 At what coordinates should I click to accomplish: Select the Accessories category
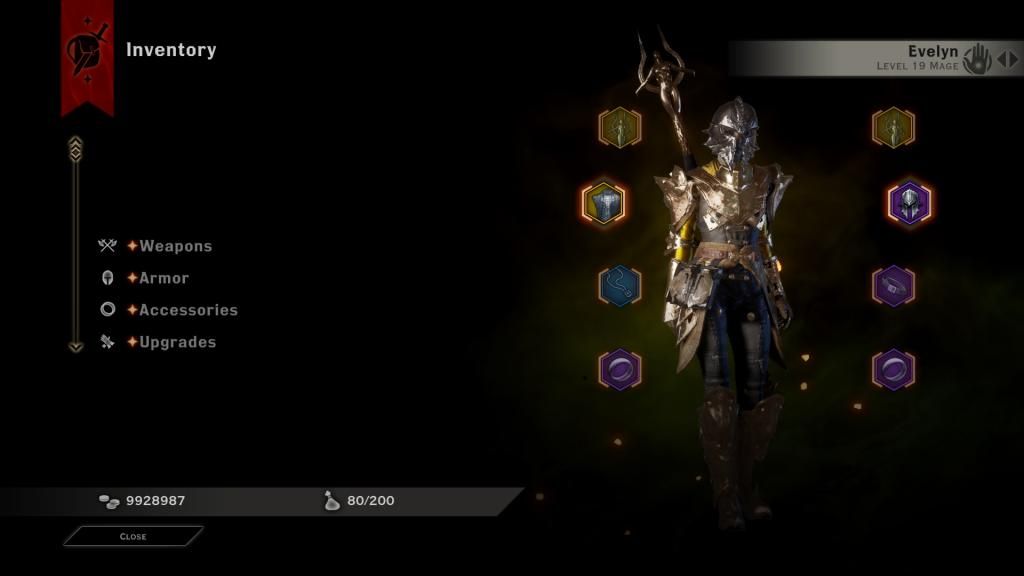(x=188, y=310)
